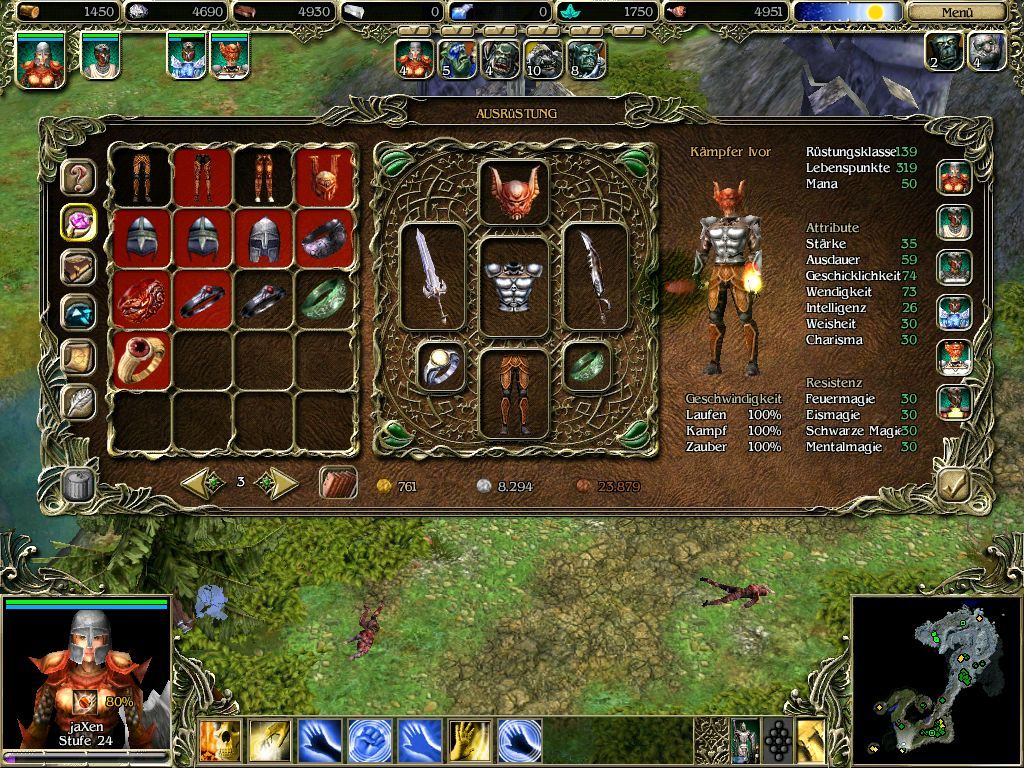Click the brick icon beside the page arrows
Viewport: 1024px width, 768px height.
tap(339, 483)
